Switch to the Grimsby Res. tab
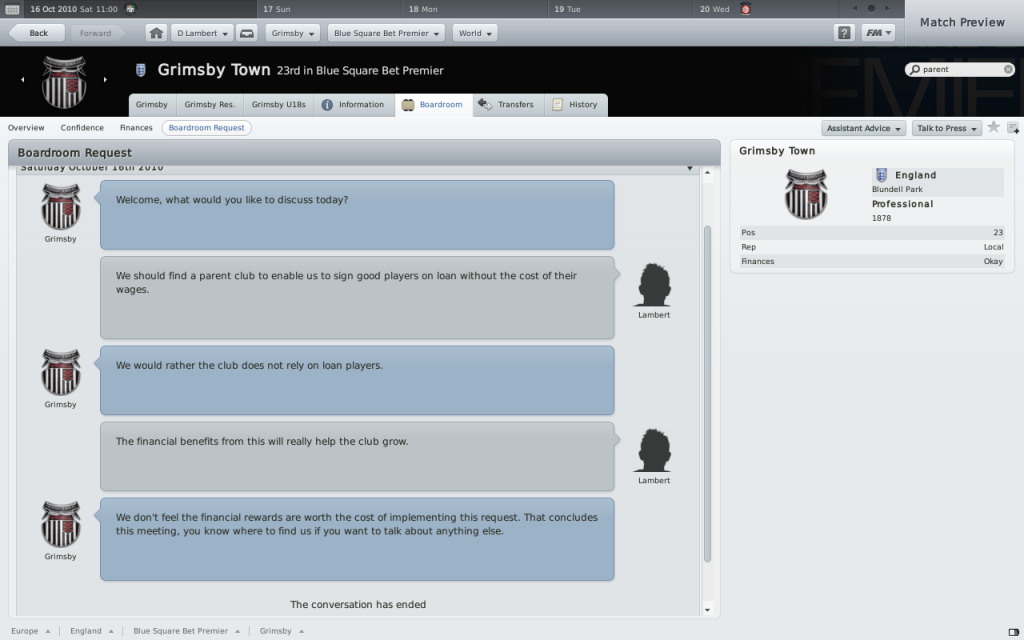1024x640 pixels. (209, 105)
